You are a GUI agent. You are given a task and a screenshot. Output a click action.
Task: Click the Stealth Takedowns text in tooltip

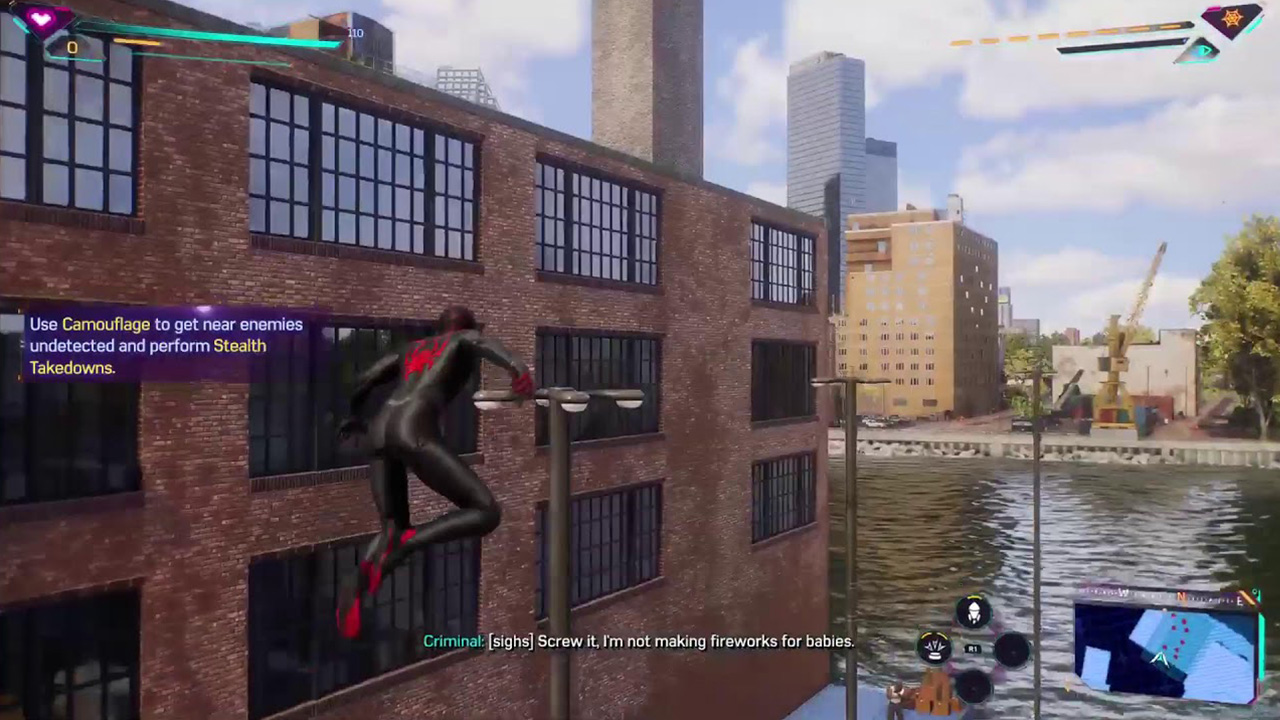pos(240,346)
